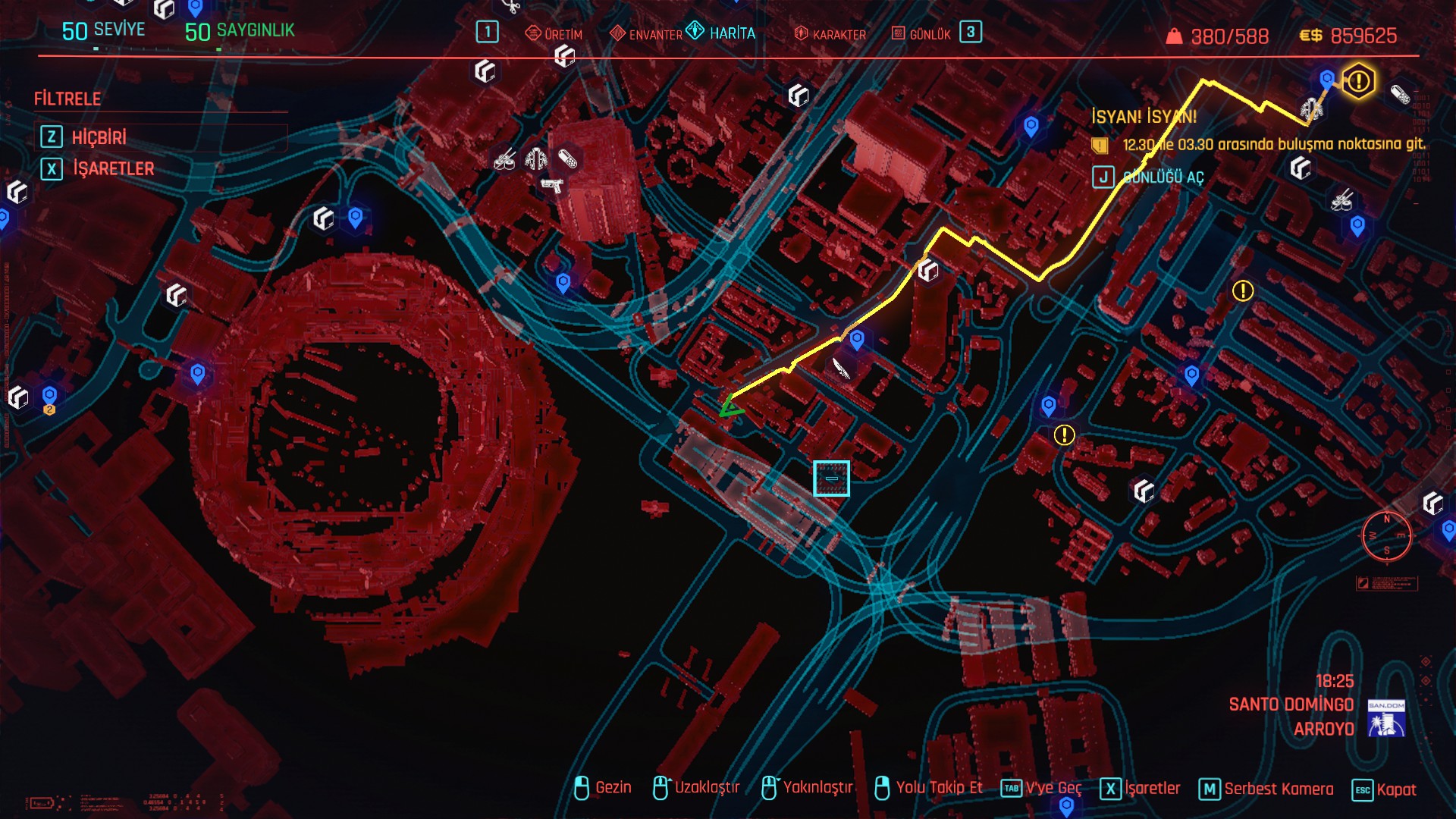Toggle the İşaretler filter
Viewport: 1456px width, 819px height.
[112, 168]
